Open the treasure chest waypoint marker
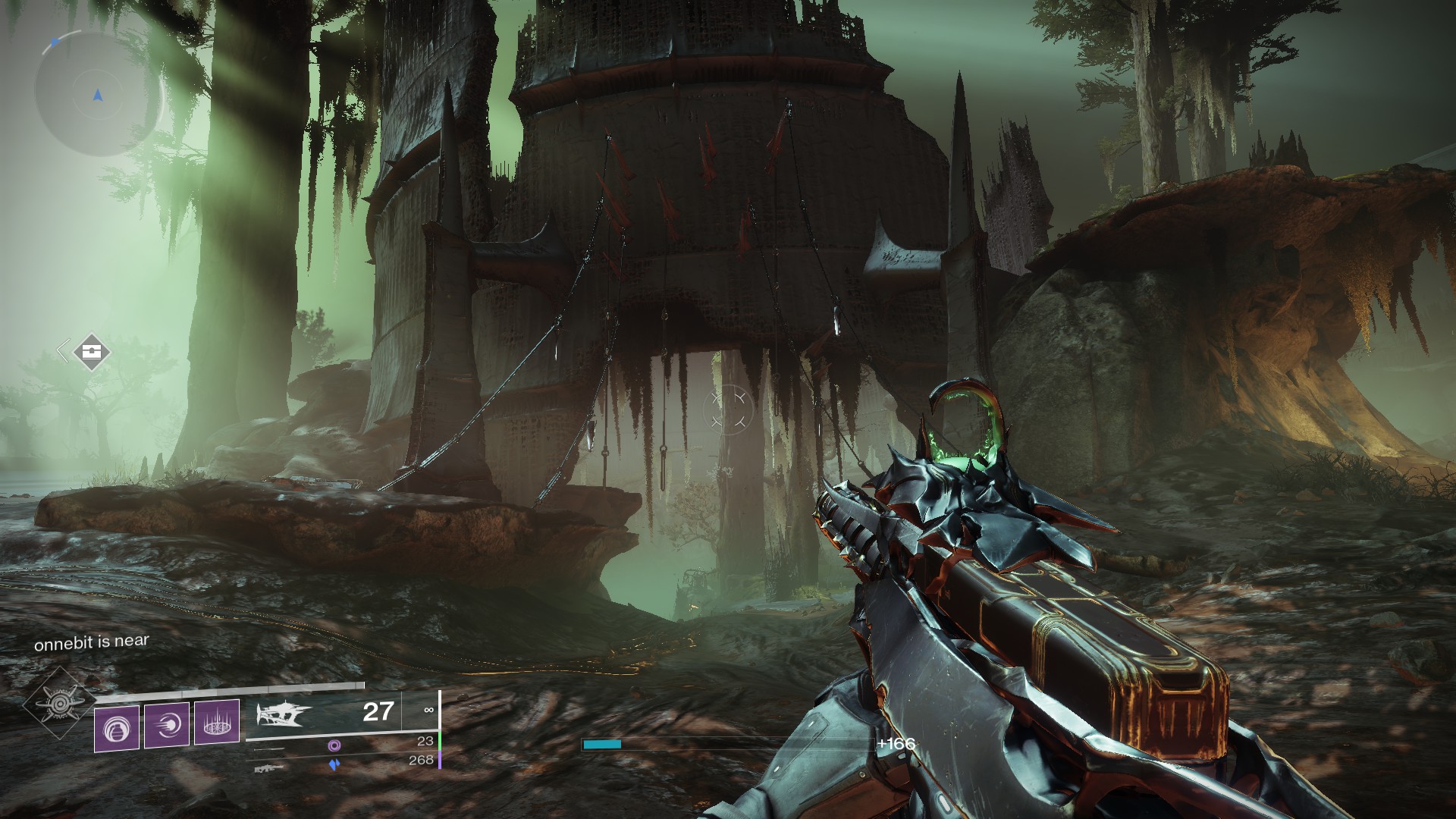 coord(91,353)
